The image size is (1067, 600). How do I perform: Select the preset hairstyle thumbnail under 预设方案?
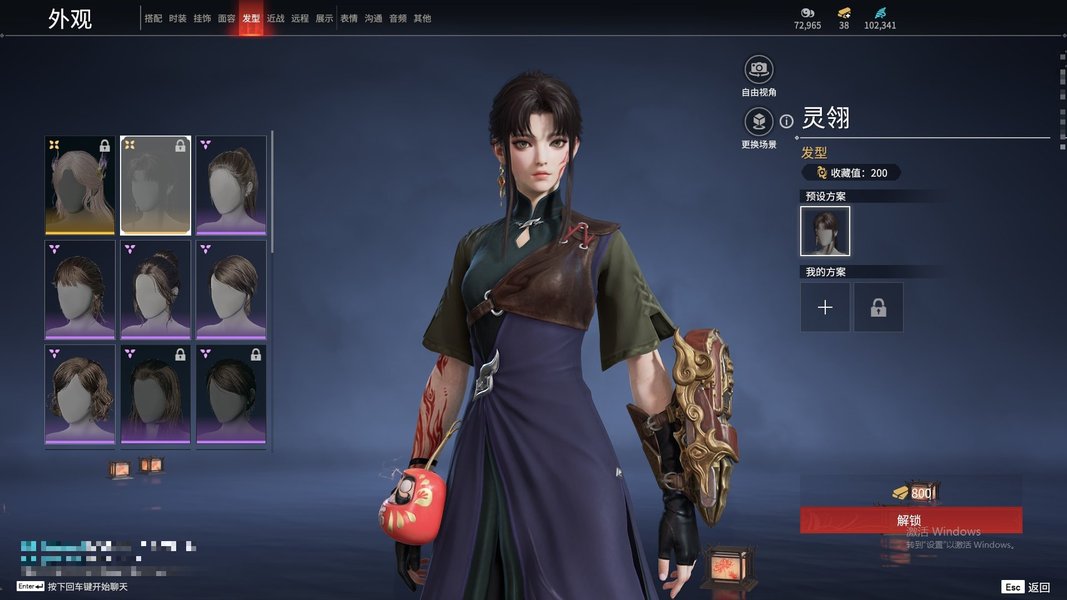click(x=825, y=231)
